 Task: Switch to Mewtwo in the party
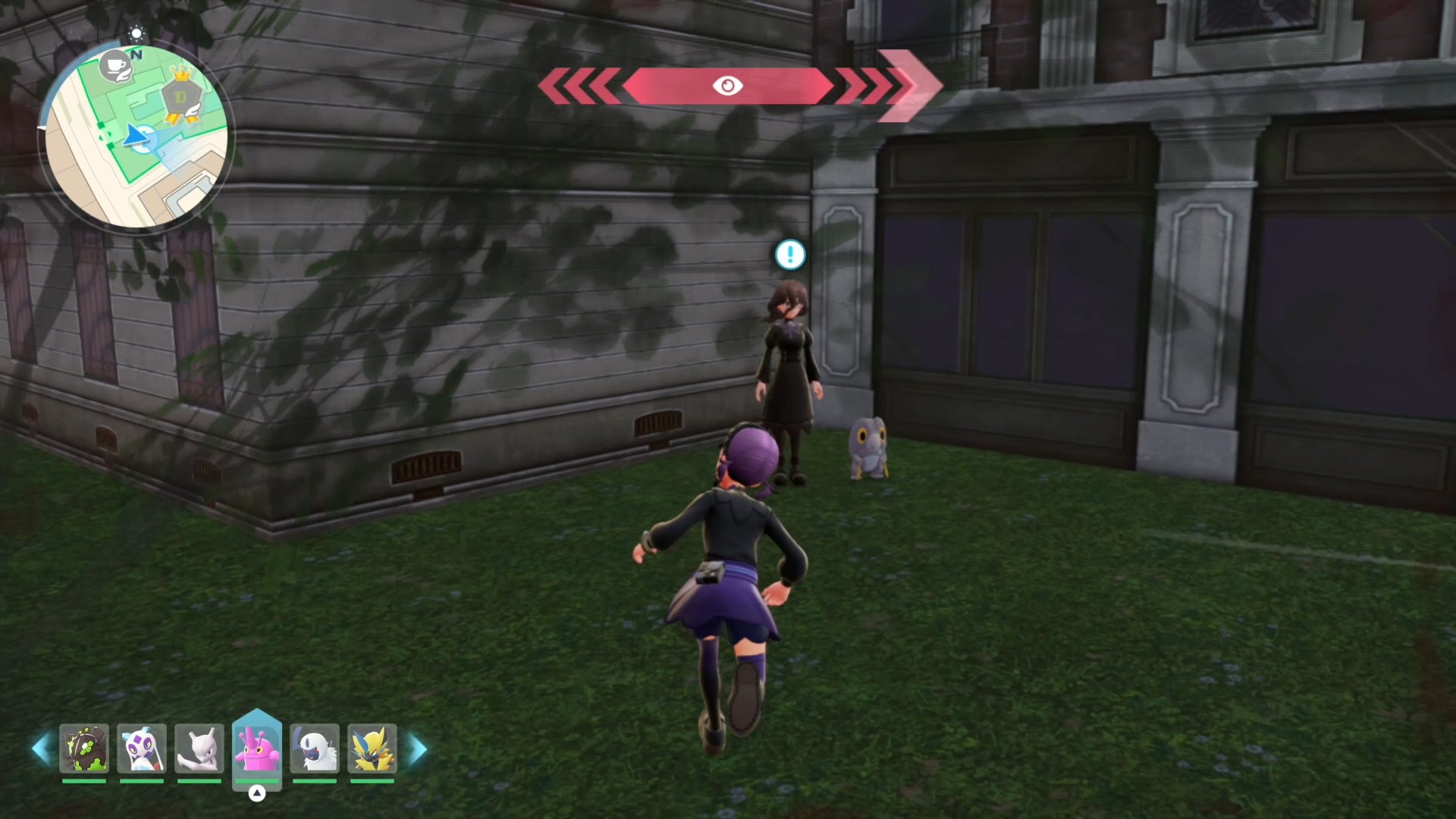[199, 749]
